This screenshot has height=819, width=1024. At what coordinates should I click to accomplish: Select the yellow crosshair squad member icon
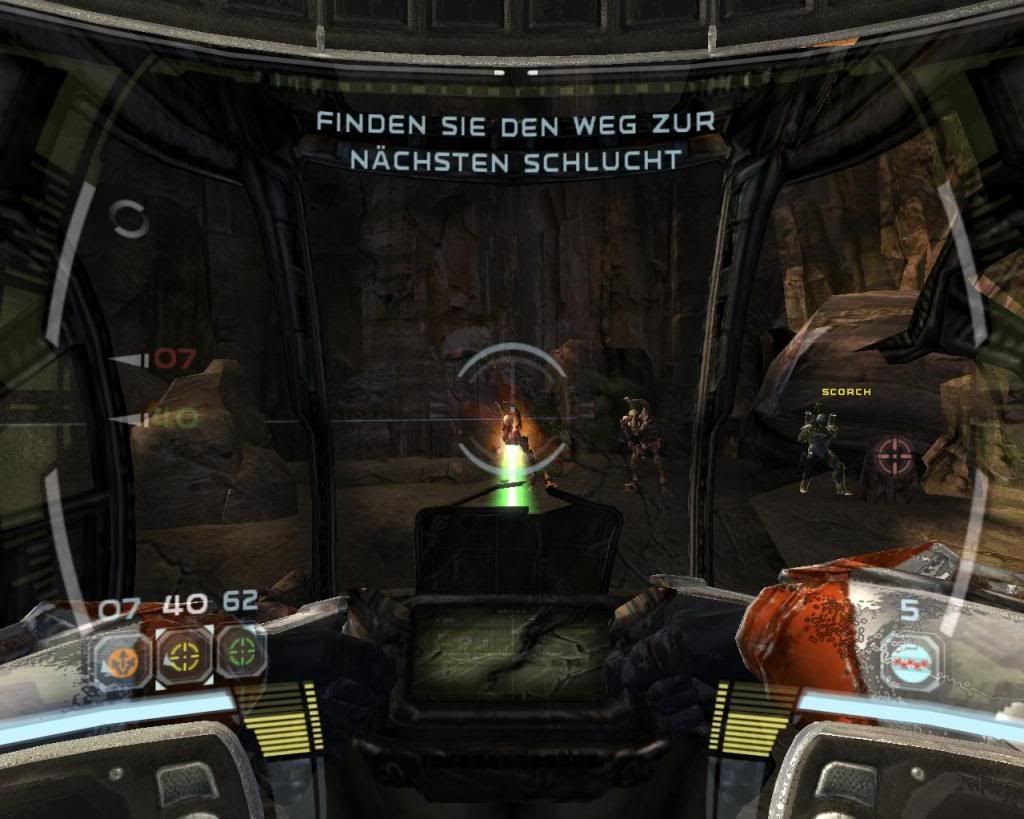tap(185, 656)
